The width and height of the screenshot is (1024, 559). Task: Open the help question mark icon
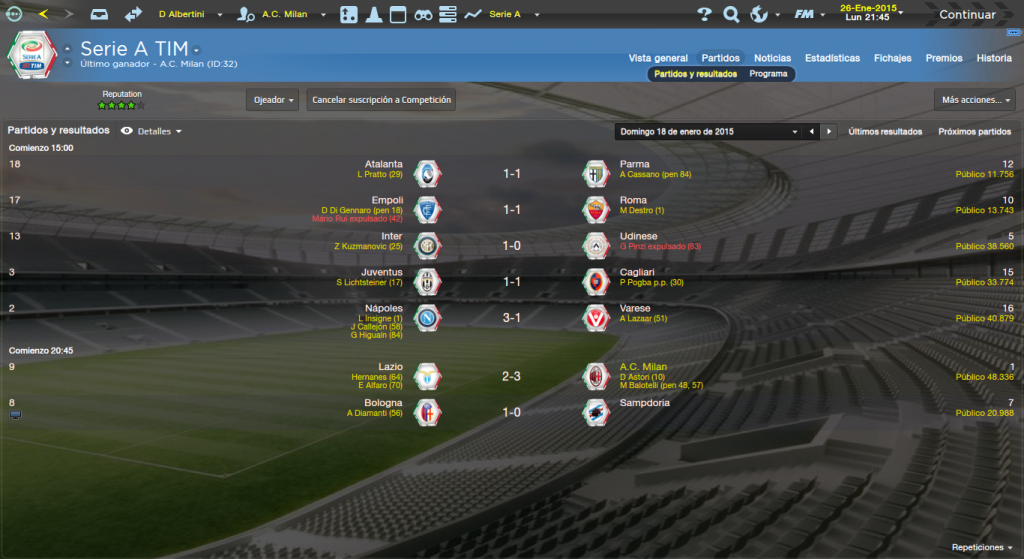[704, 15]
